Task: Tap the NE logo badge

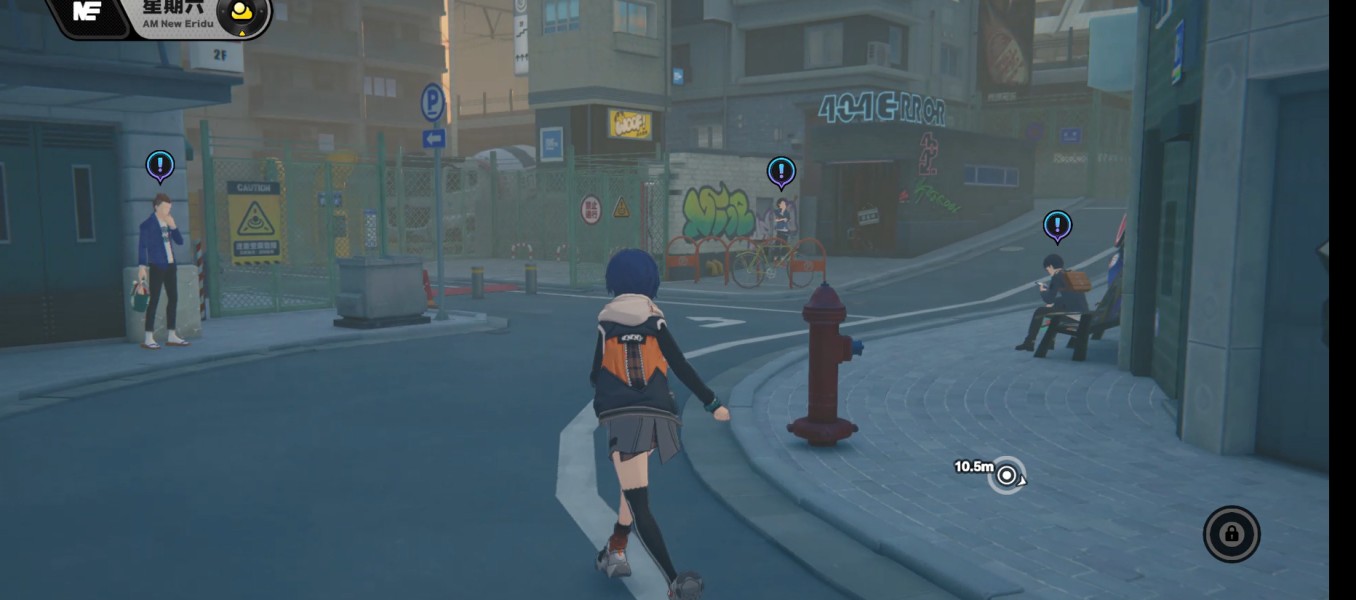Action: pos(89,14)
